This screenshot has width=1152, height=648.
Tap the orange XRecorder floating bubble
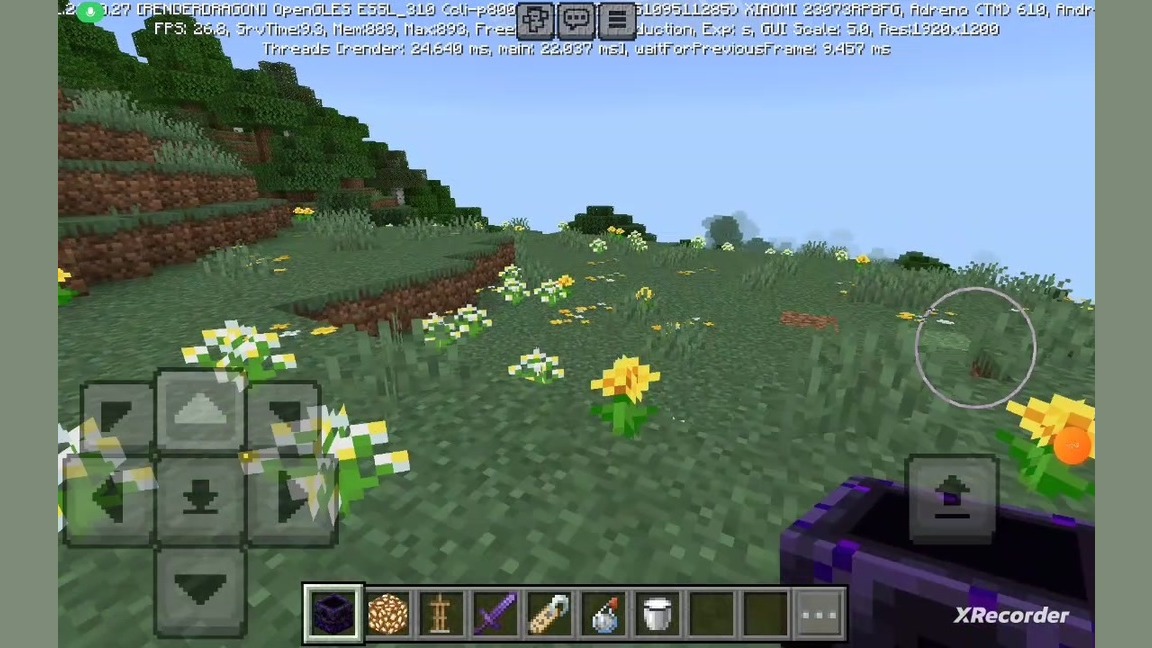(x=1072, y=446)
